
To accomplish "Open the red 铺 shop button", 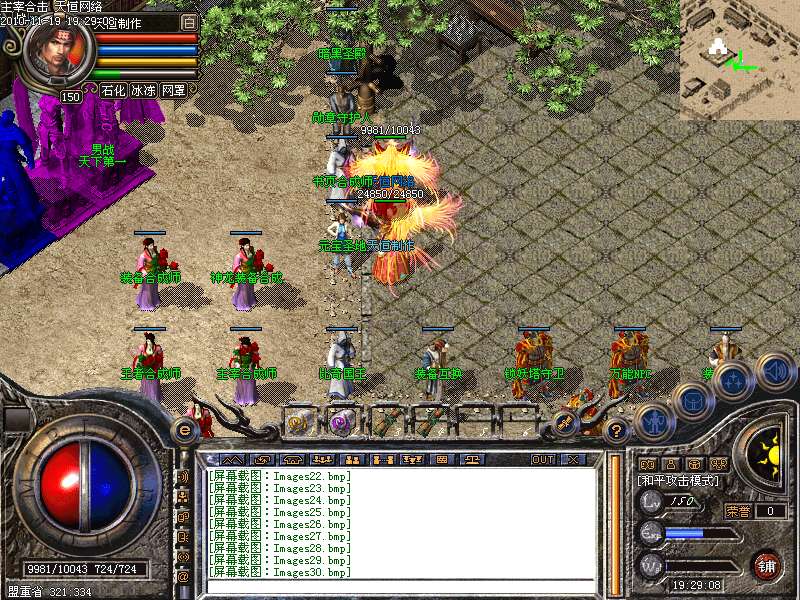I will [x=767, y=565].
